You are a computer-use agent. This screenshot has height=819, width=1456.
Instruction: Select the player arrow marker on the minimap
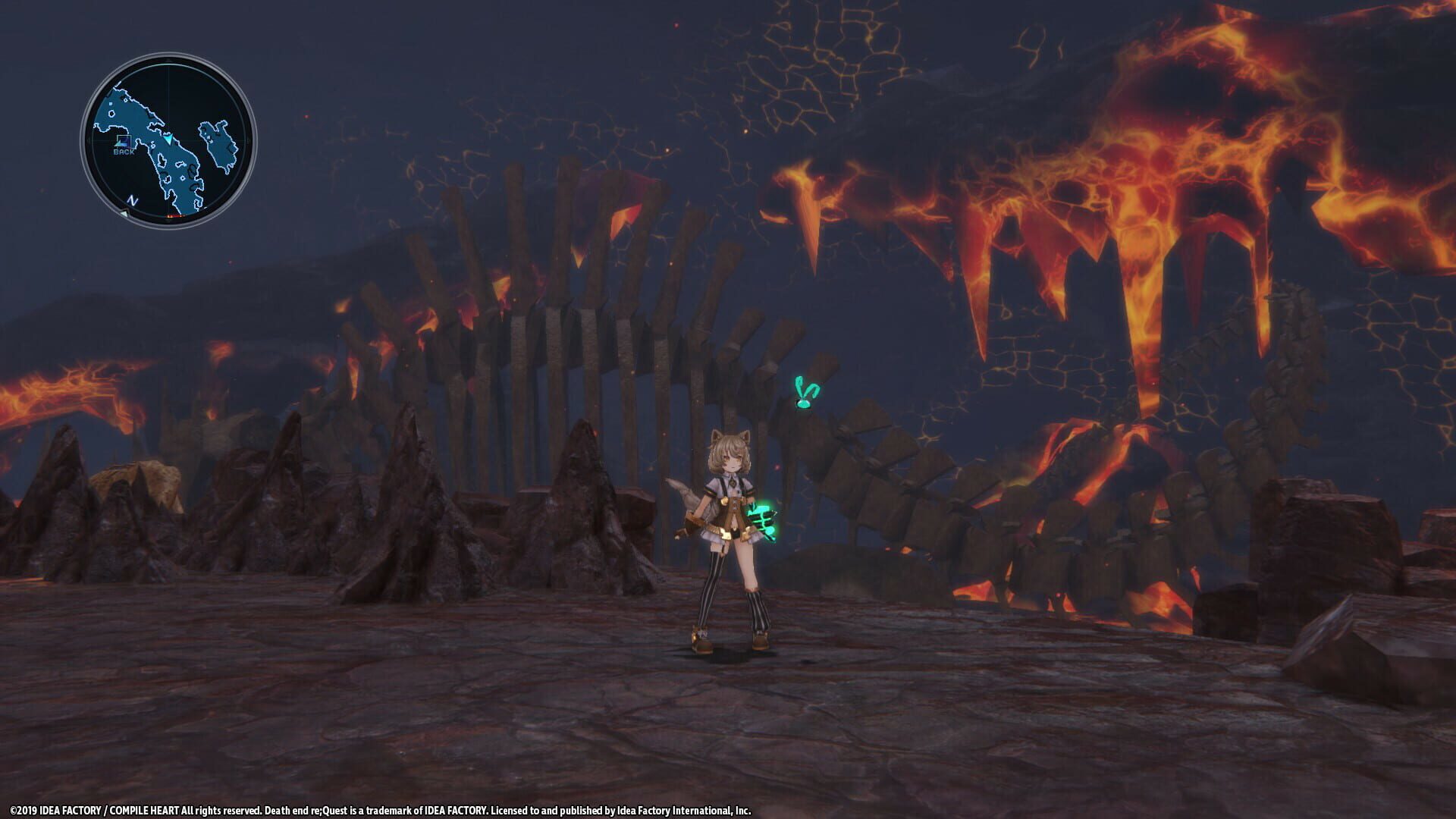170,140
